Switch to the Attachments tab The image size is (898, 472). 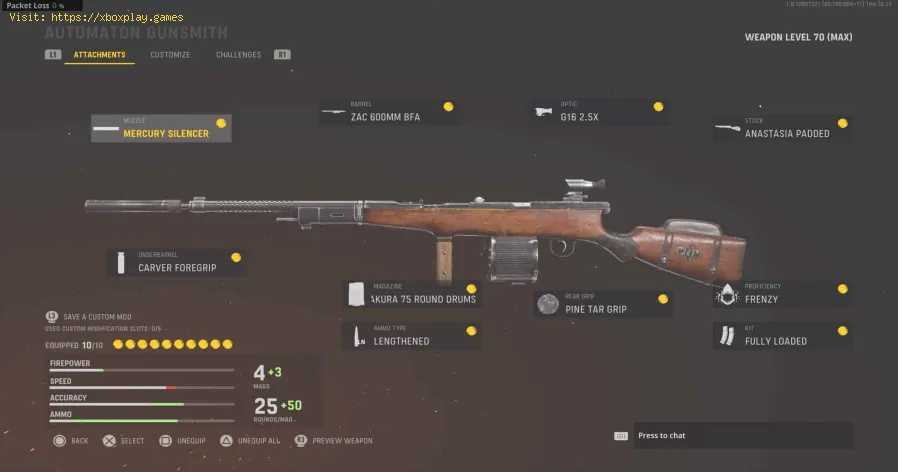pyautogui.click(x=99, y=55)
